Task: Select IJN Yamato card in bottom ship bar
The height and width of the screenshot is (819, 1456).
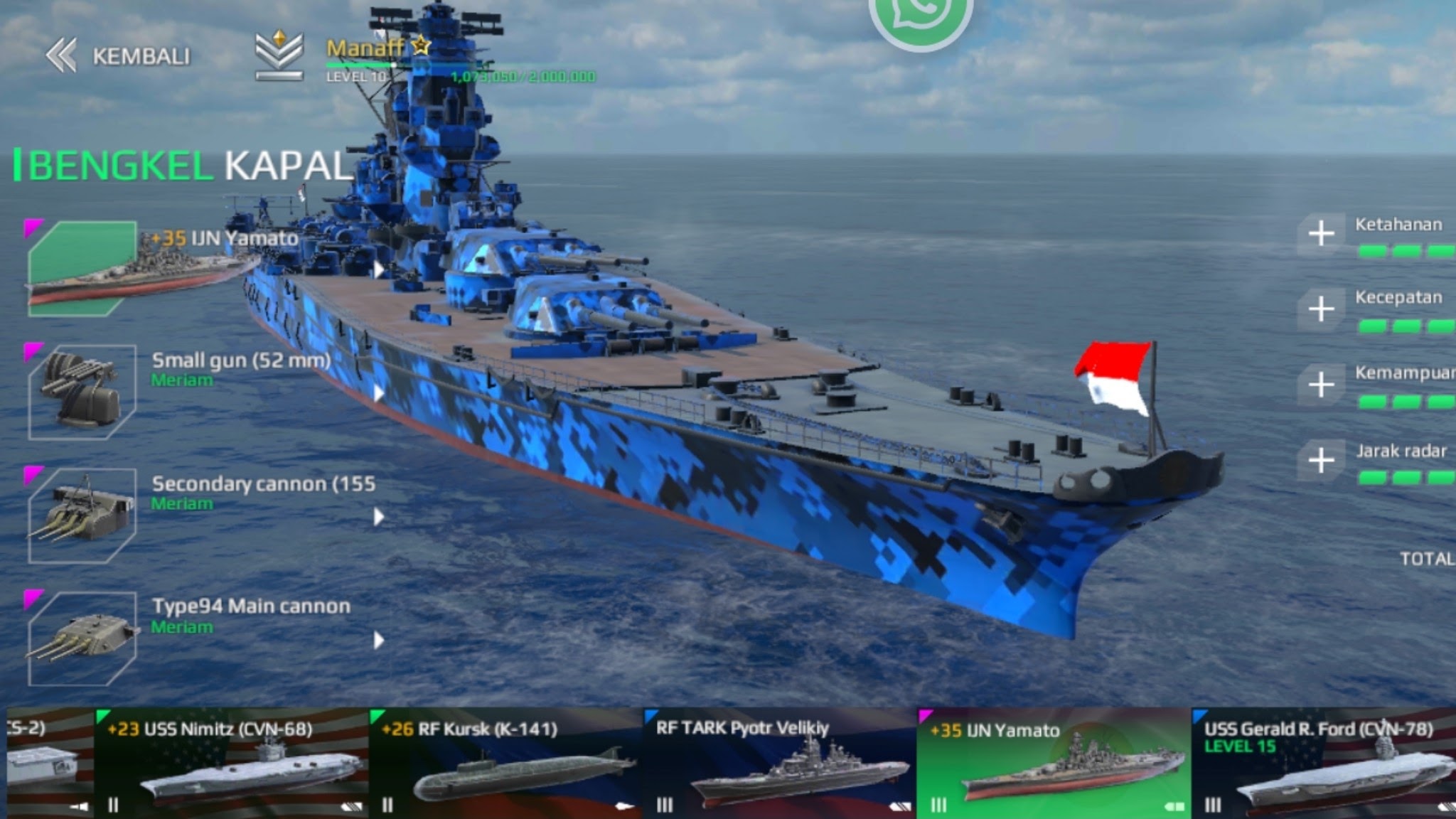Action: pos(1054,764)
